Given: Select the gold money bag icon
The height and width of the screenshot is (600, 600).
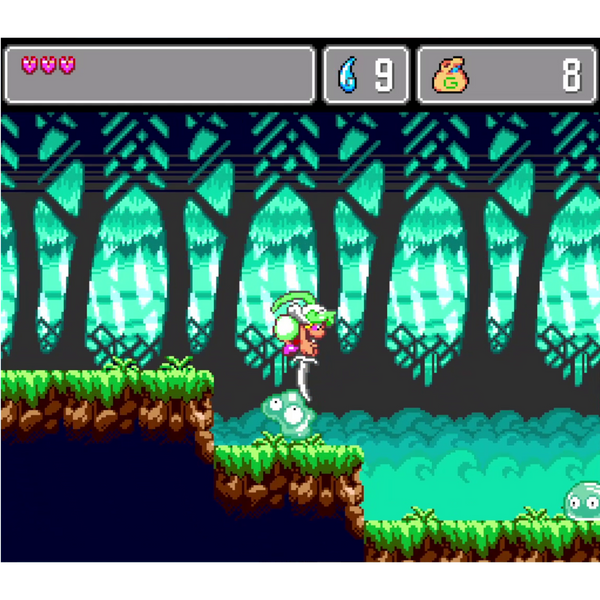Looking at the screenshot, I should pos(451,75).
